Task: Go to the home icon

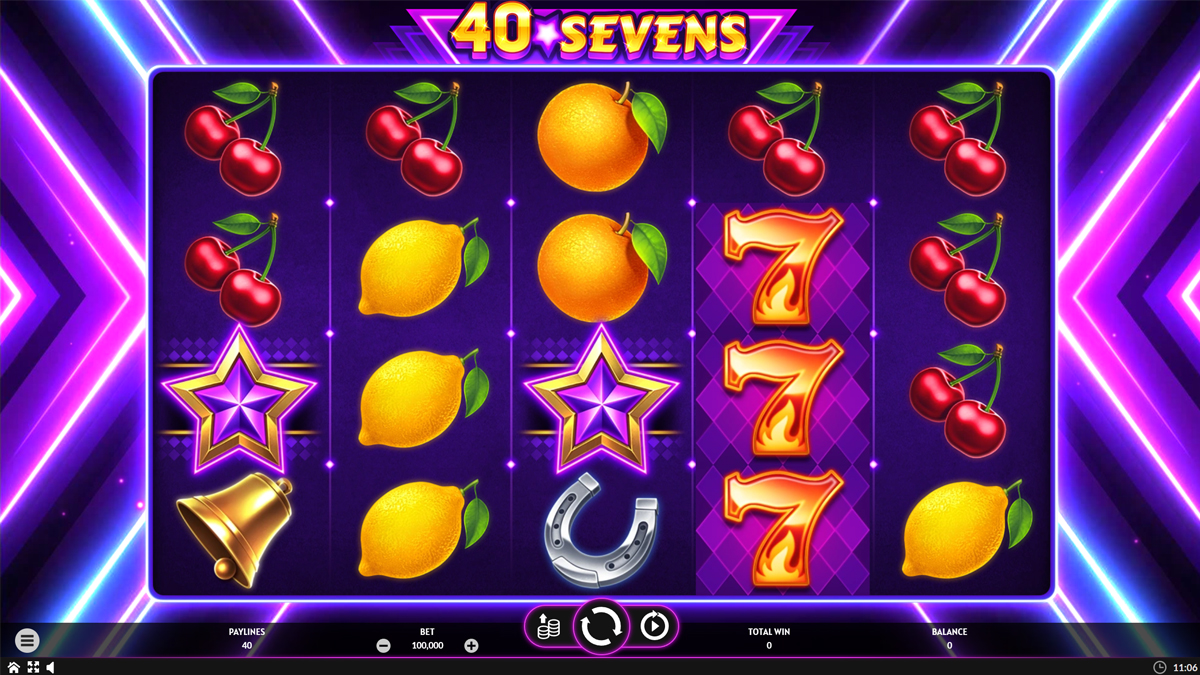Action: click(x=13, y=667)
